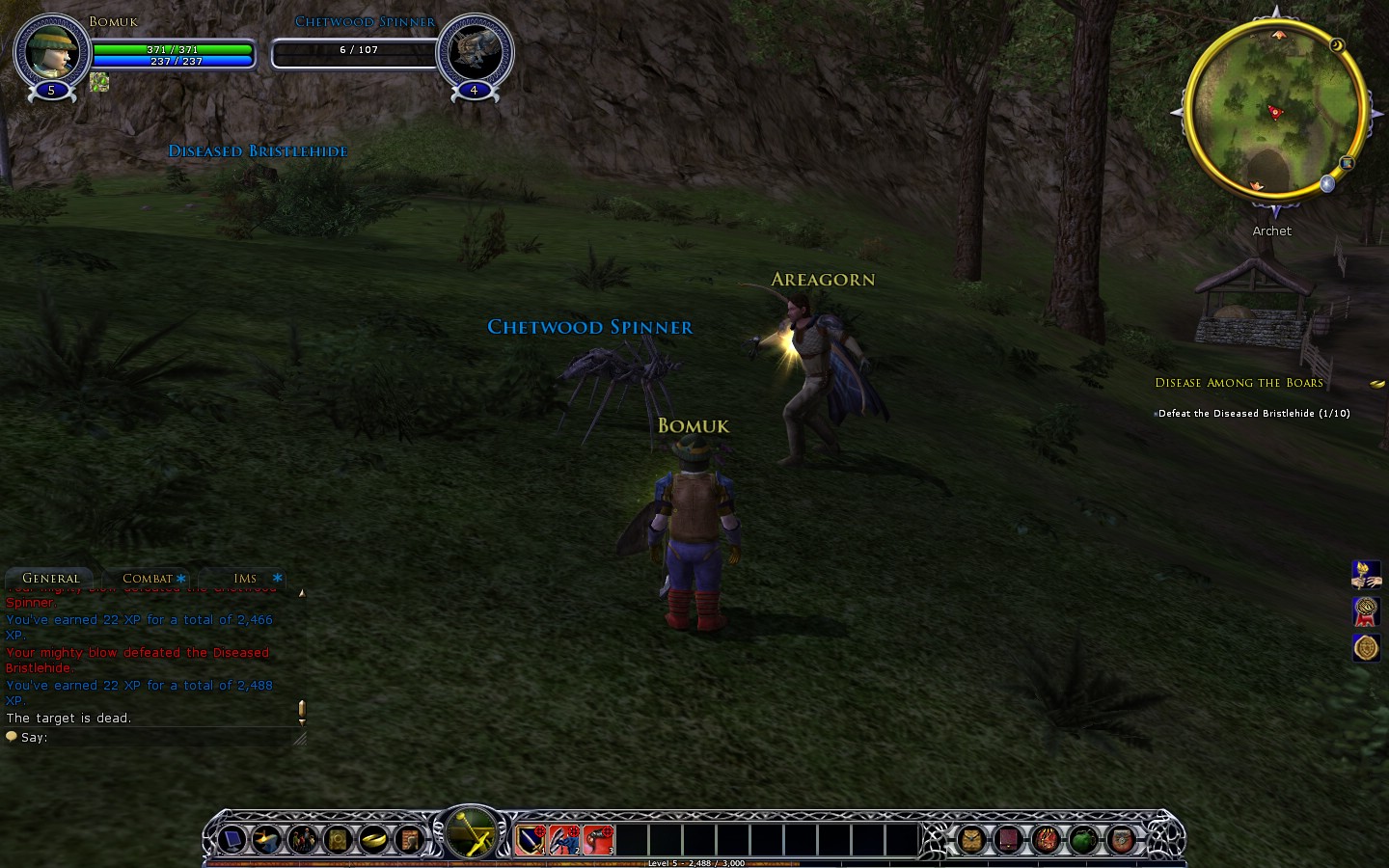Viewport: 1389px width, 868px height.
Task: Click the central sword auto-attack button
Action: click(x=471, y=832)
